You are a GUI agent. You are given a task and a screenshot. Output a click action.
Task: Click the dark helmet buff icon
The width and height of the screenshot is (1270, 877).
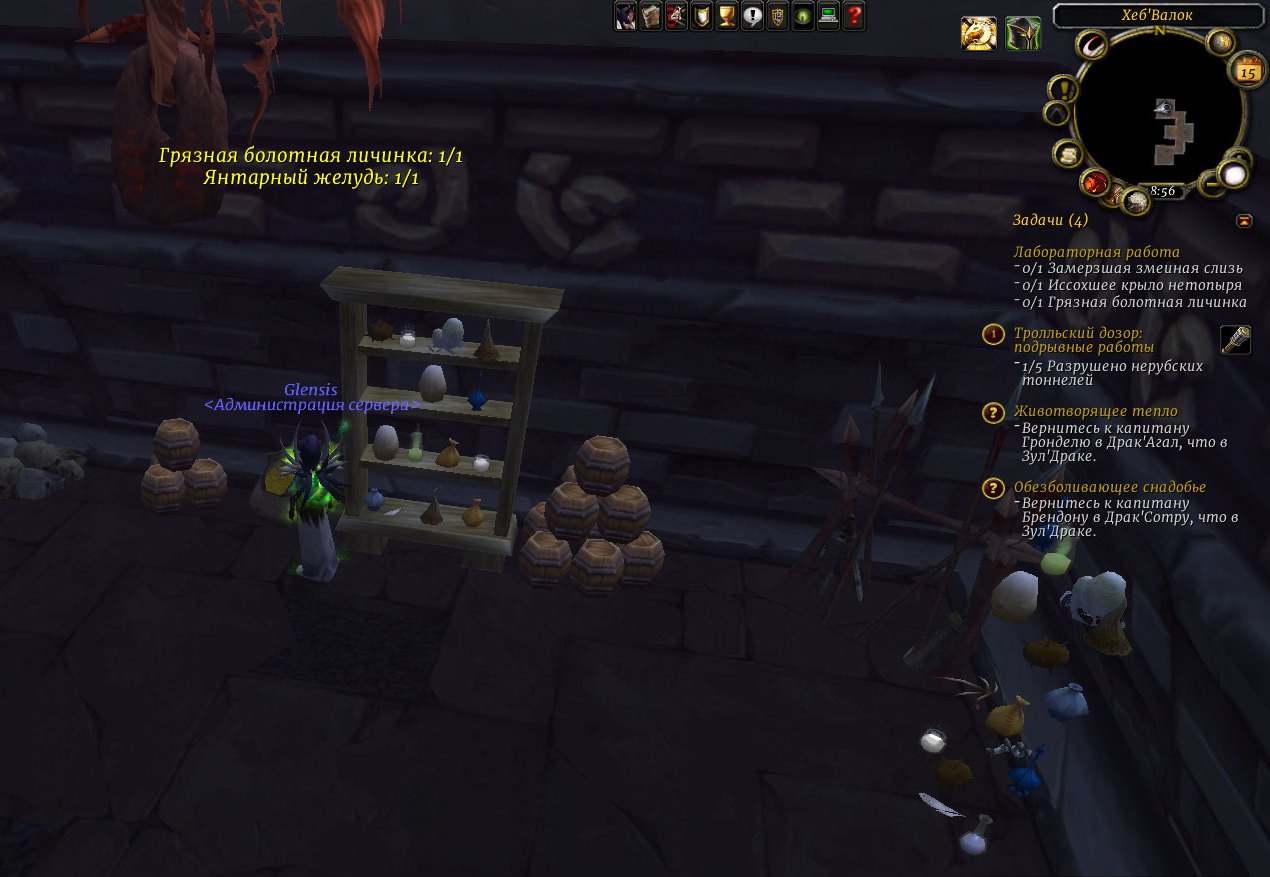pos(1023,34)
